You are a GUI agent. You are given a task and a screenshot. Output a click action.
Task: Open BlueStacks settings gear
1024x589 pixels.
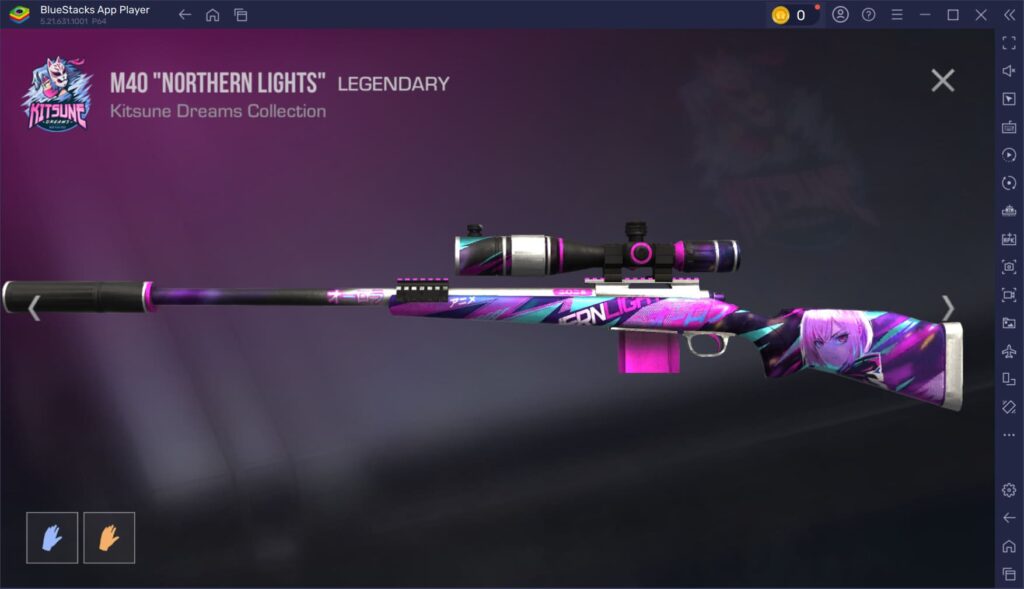point(1009,490)
